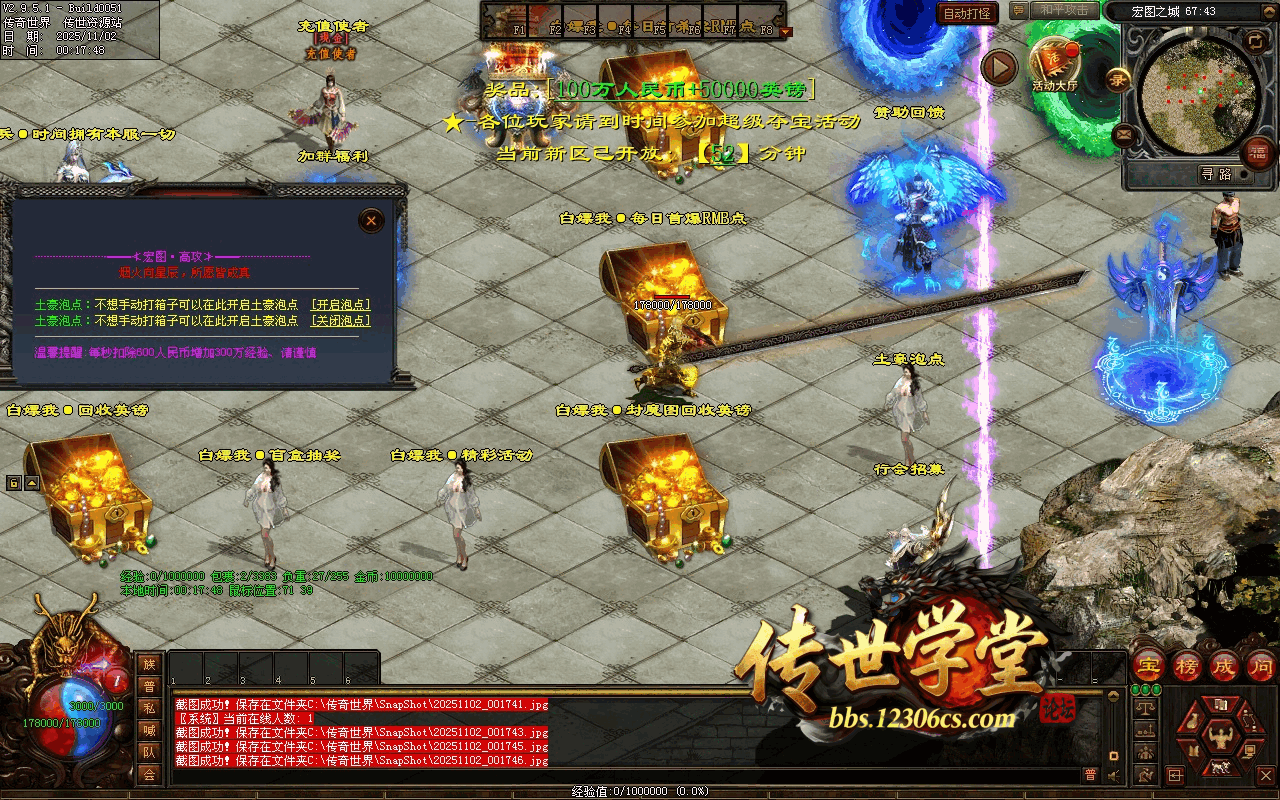Choose the 关闭泡点 option
1280x800 pixels.
tap(340, 321)
